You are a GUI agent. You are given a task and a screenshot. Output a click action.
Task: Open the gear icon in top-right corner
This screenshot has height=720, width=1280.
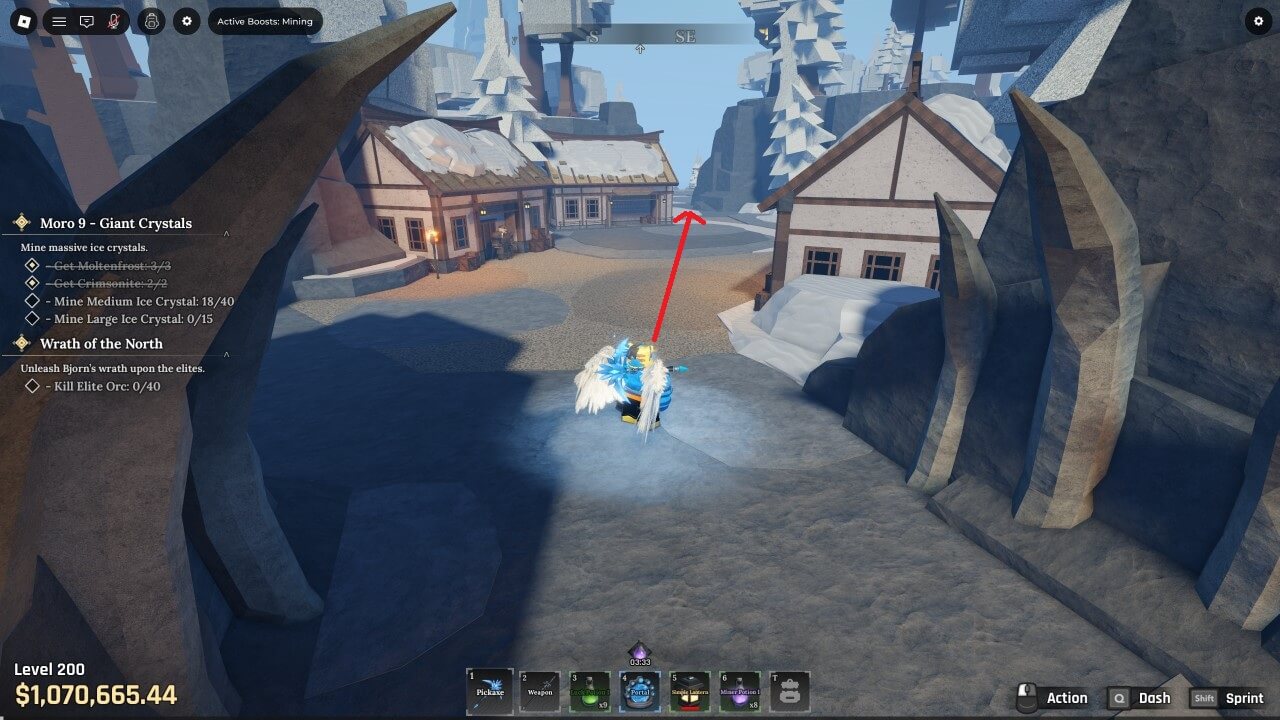[x=1258, y=21]
